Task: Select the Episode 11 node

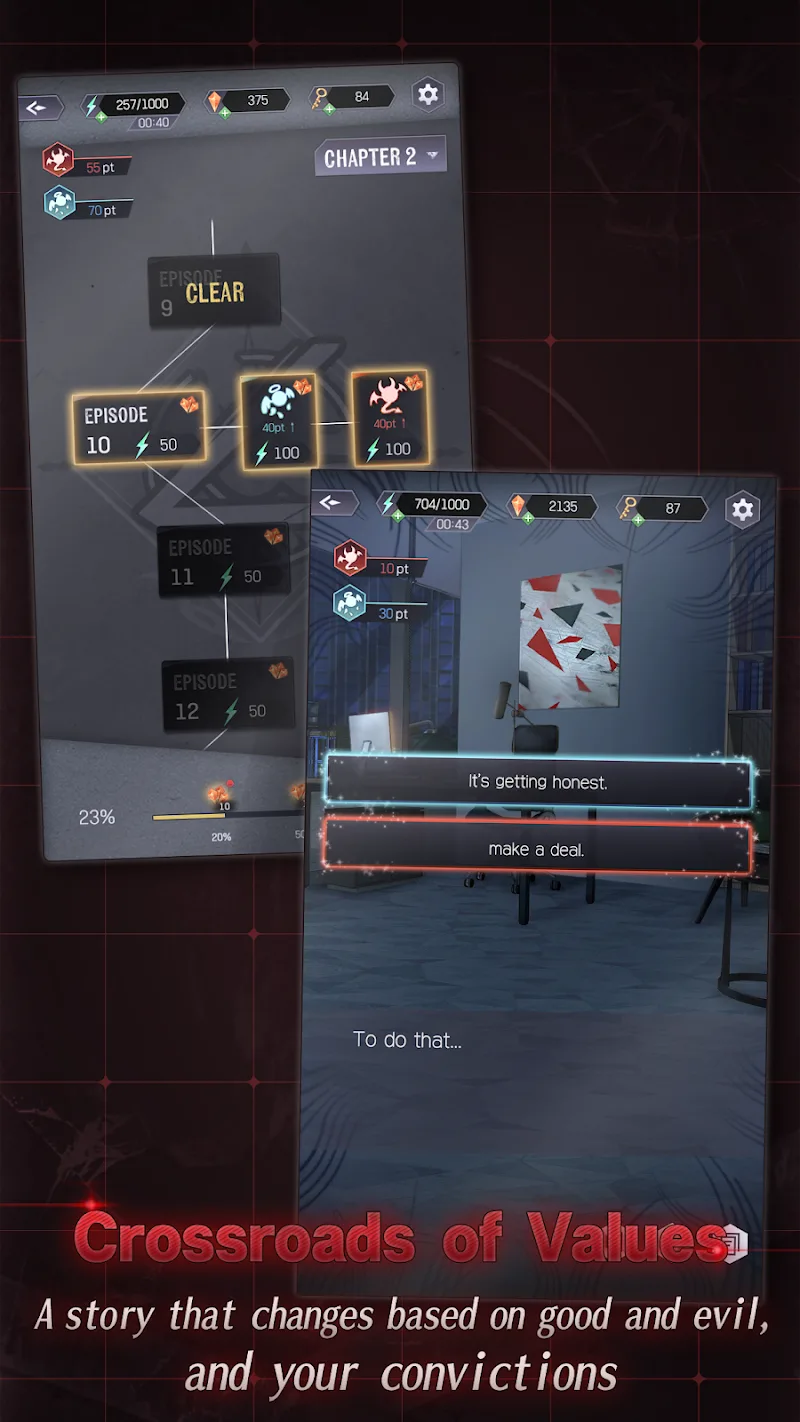Action: 222,561
